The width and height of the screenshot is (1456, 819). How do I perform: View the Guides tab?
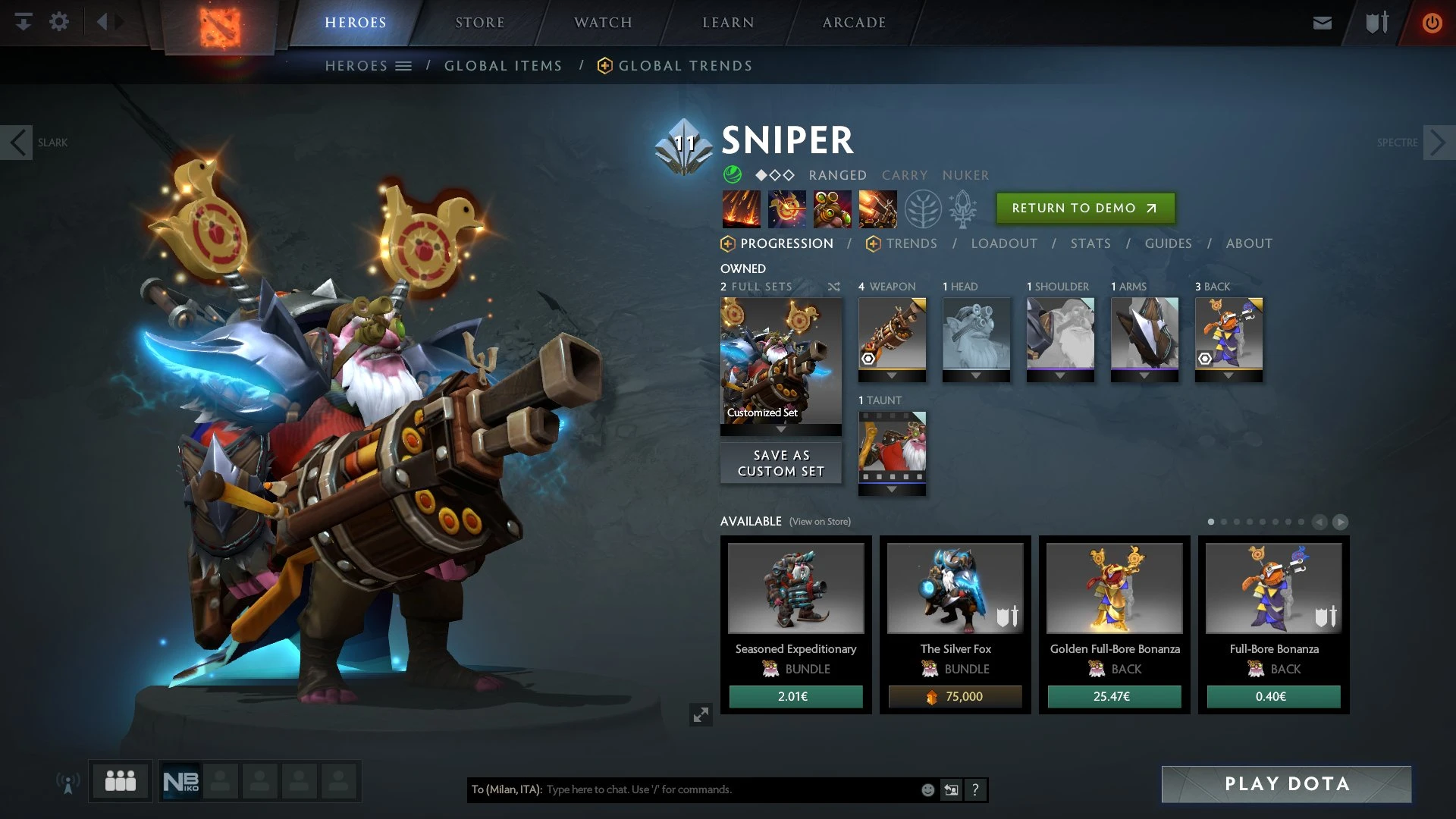click(x=1168, y=243)
